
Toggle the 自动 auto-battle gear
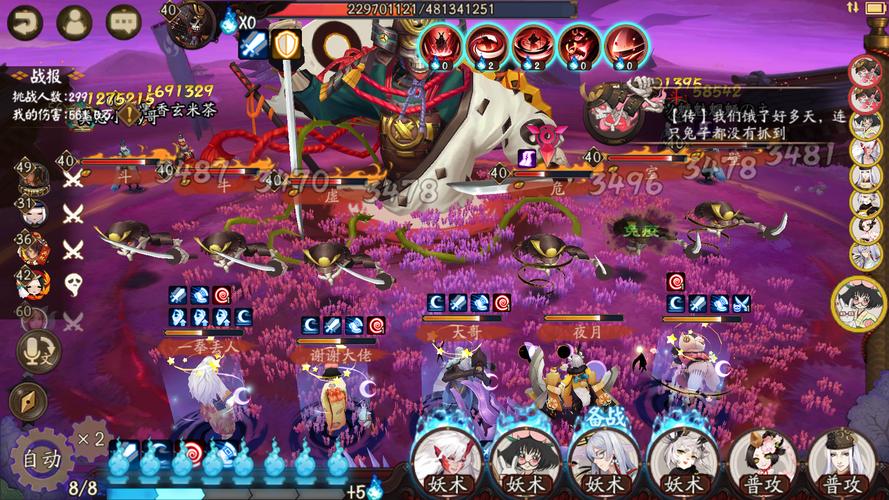pos(42,459)
